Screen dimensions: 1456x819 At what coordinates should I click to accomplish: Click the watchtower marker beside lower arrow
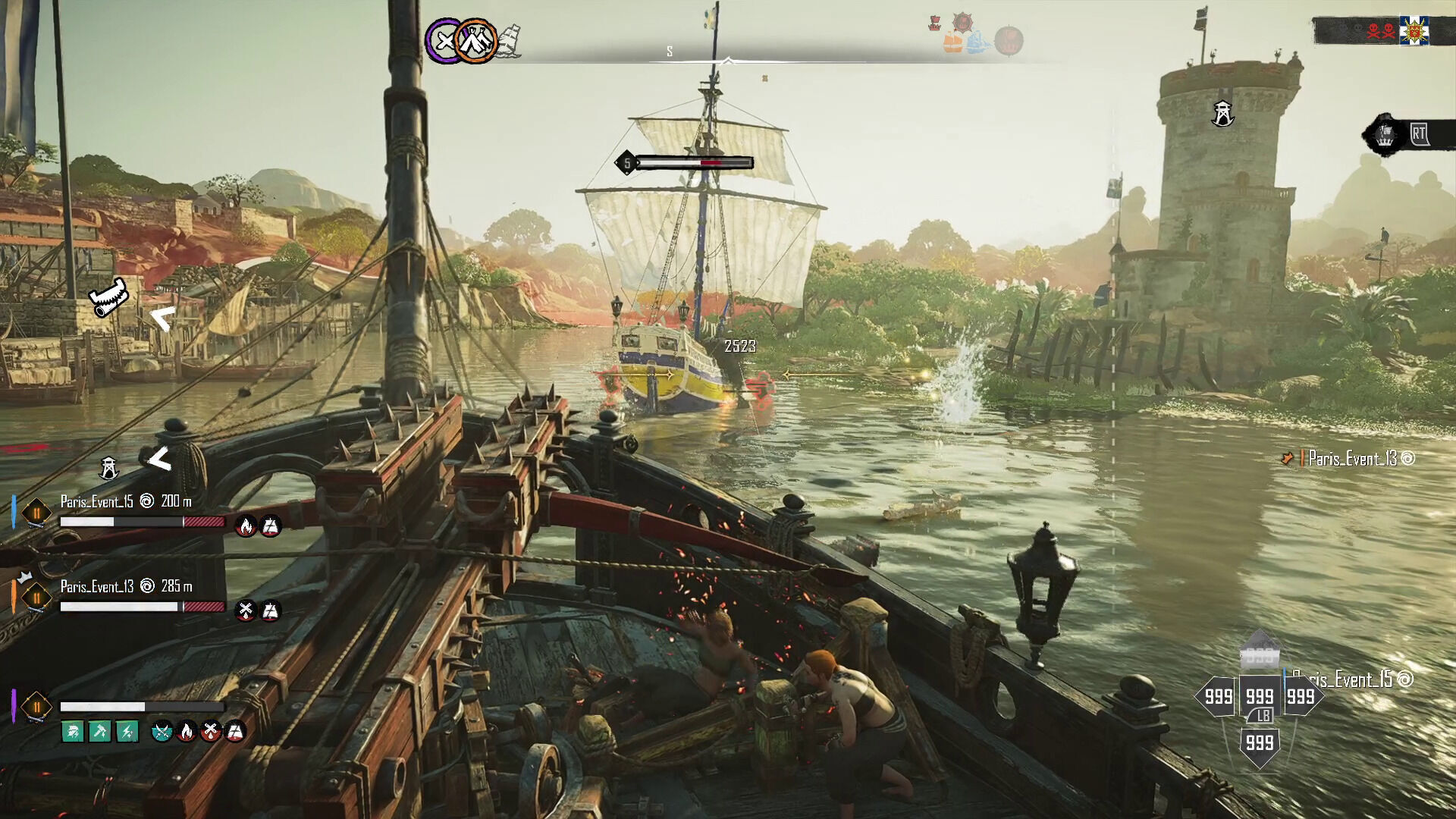coord(109,468)
